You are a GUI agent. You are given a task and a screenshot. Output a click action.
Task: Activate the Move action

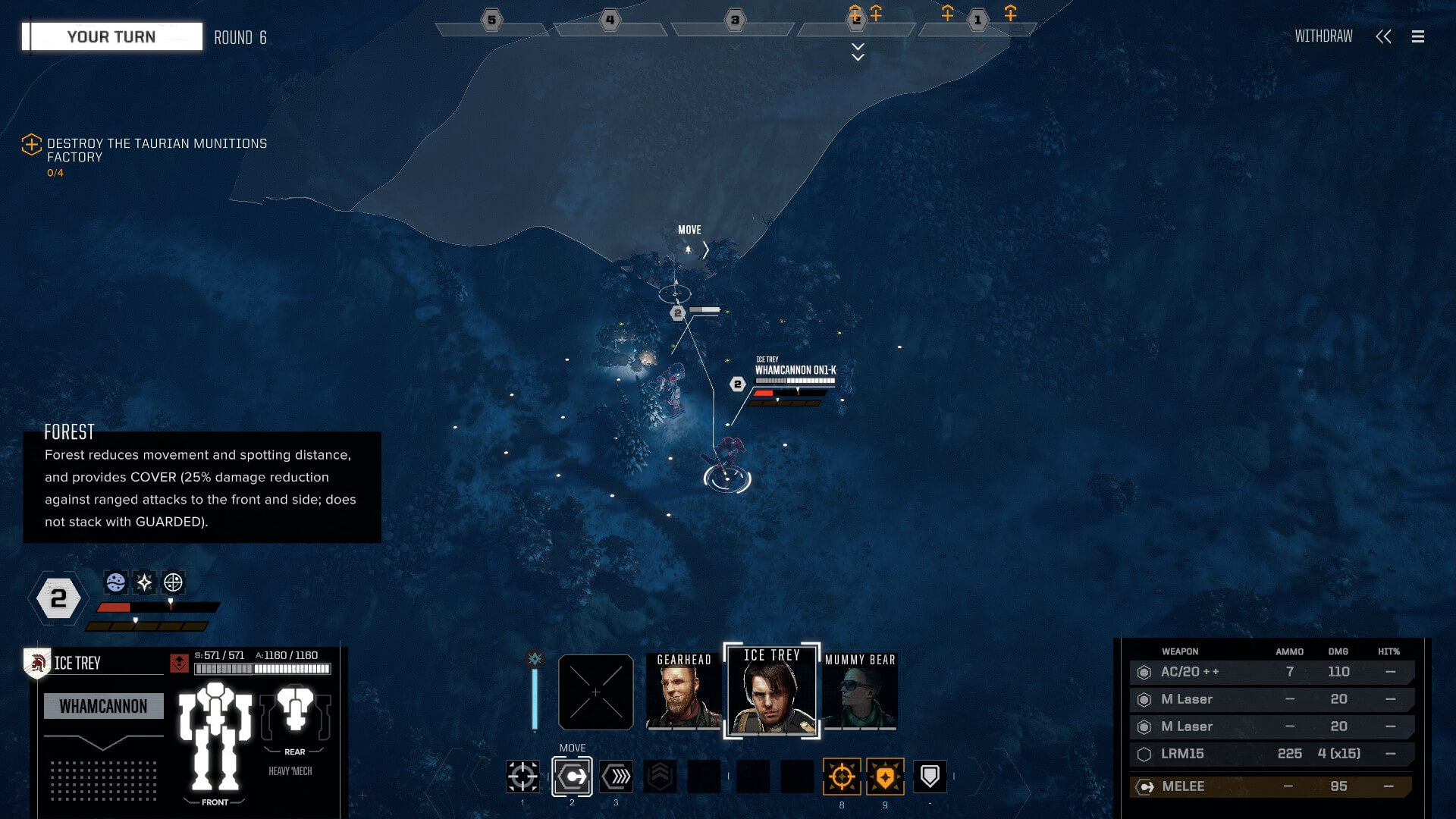(572, 777)
